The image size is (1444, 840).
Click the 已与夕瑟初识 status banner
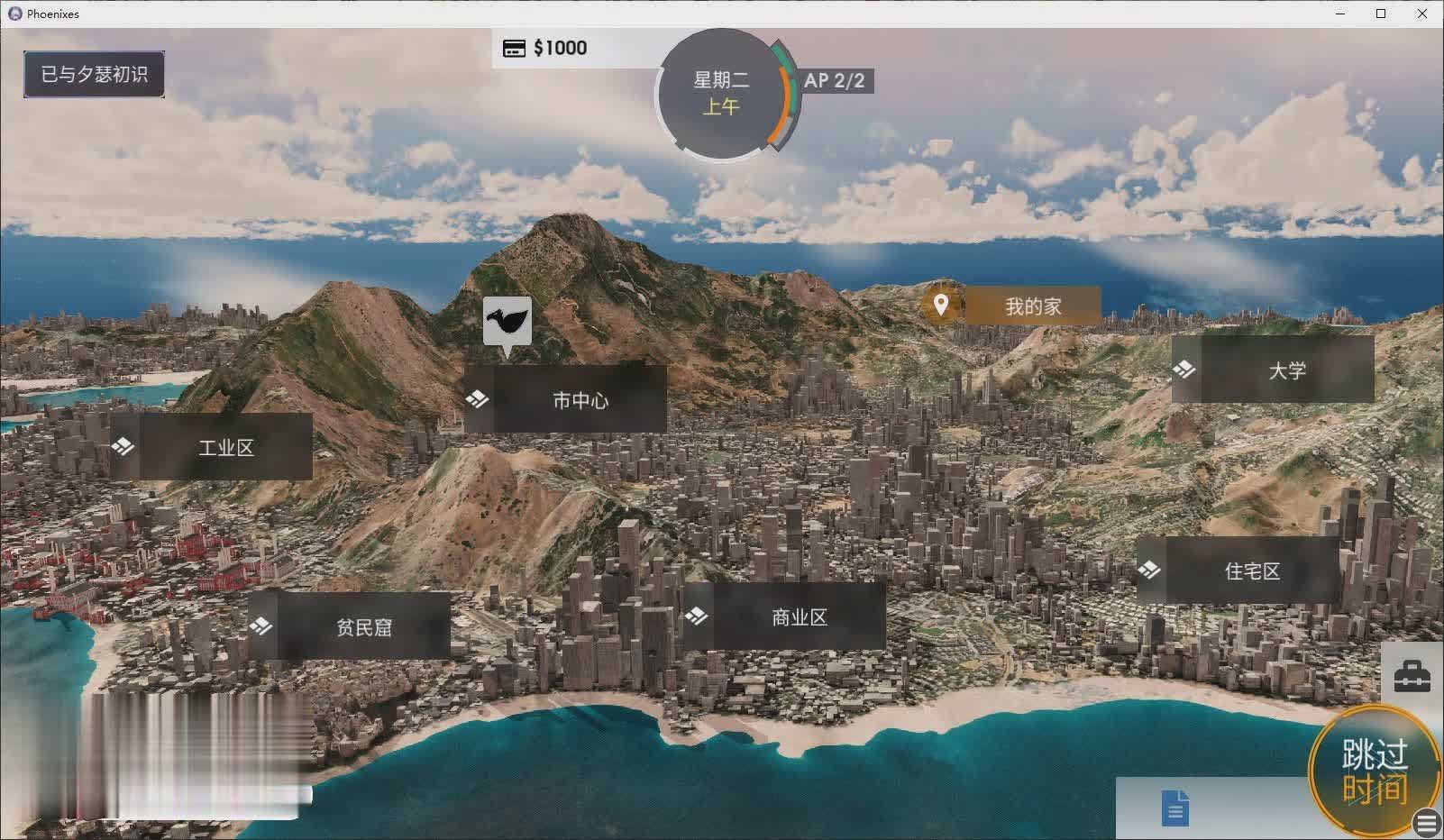pos(94,74)
